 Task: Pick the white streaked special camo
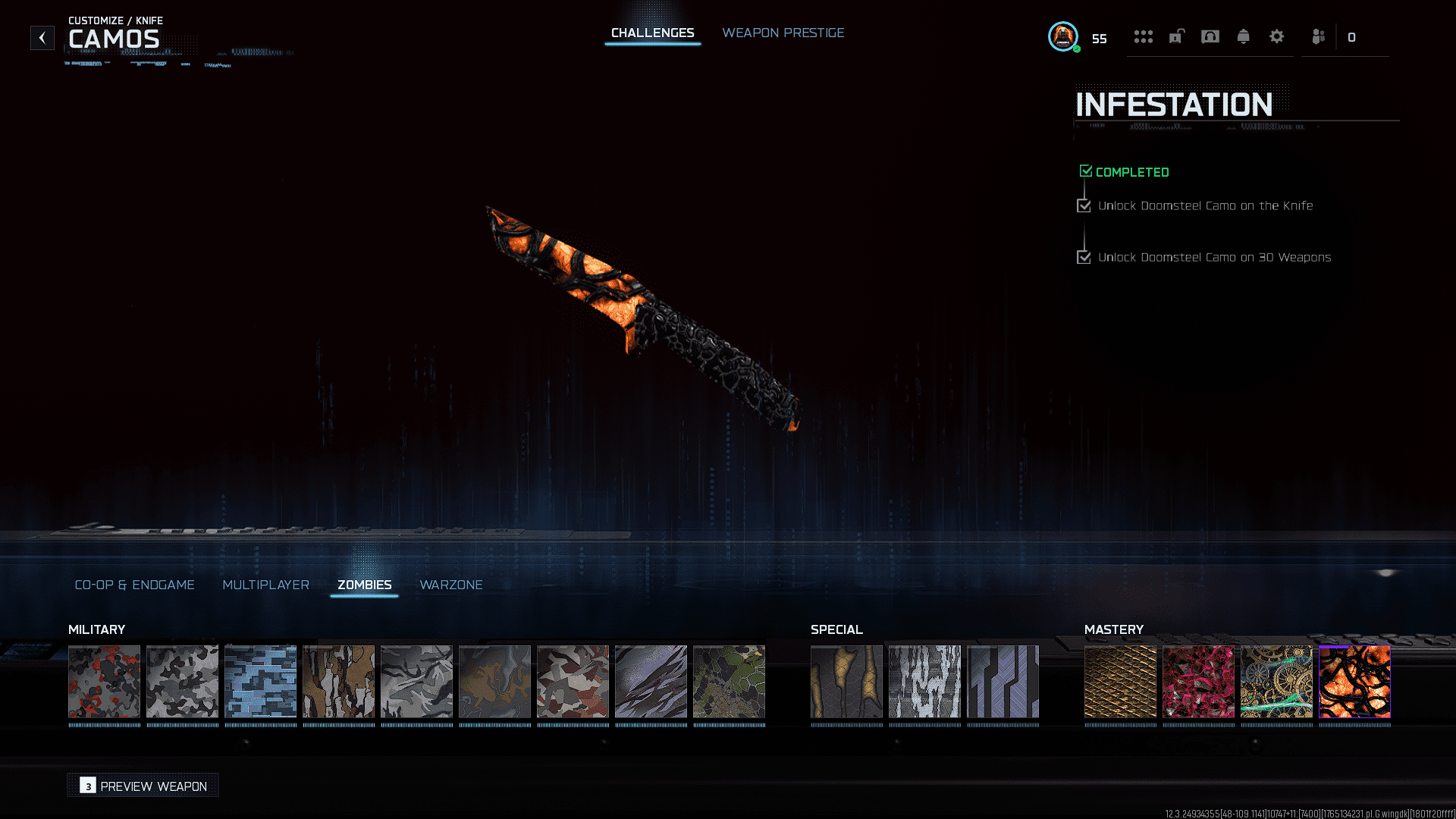coord(924,681)
